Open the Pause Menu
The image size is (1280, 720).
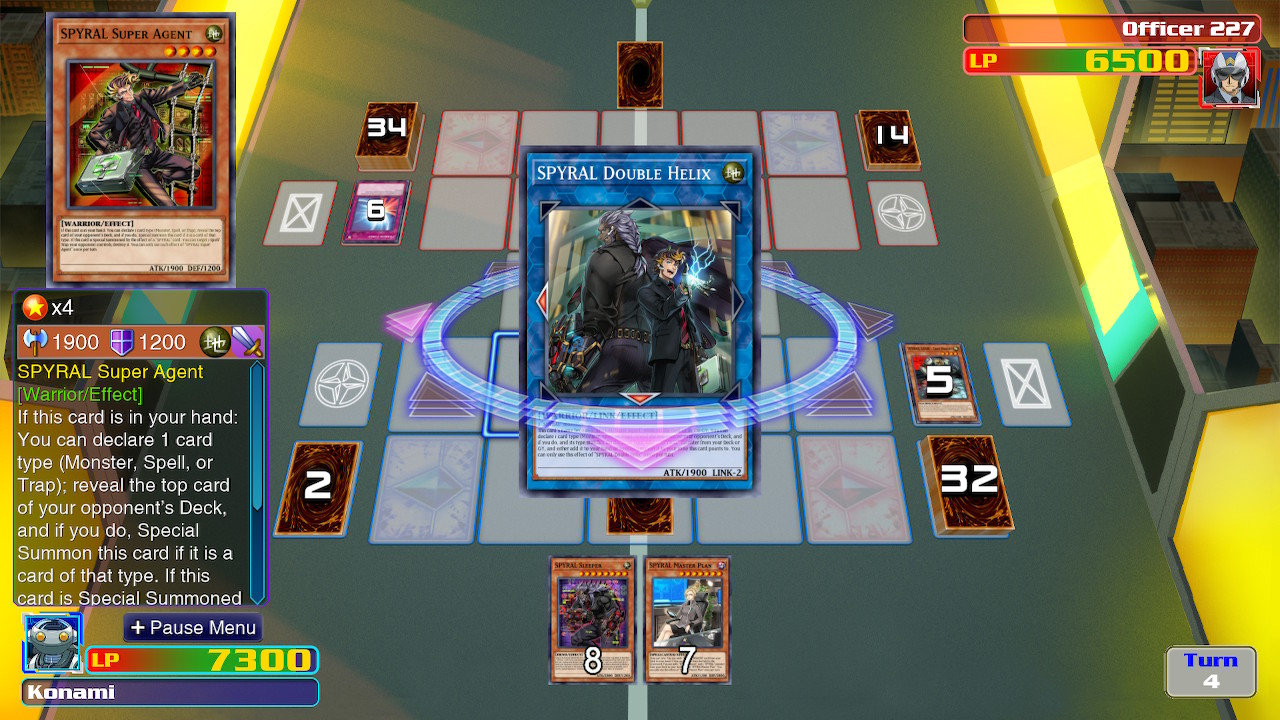click(x=192, y=628)
